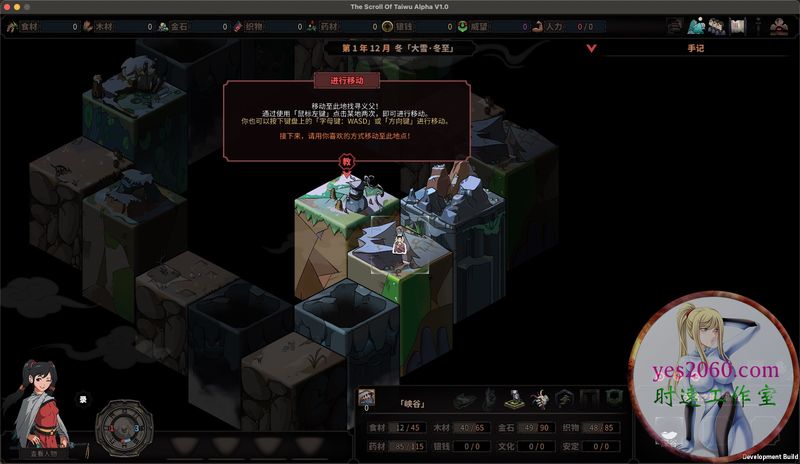
Task: Click the white 聚 round button
Action: [84, 400]
